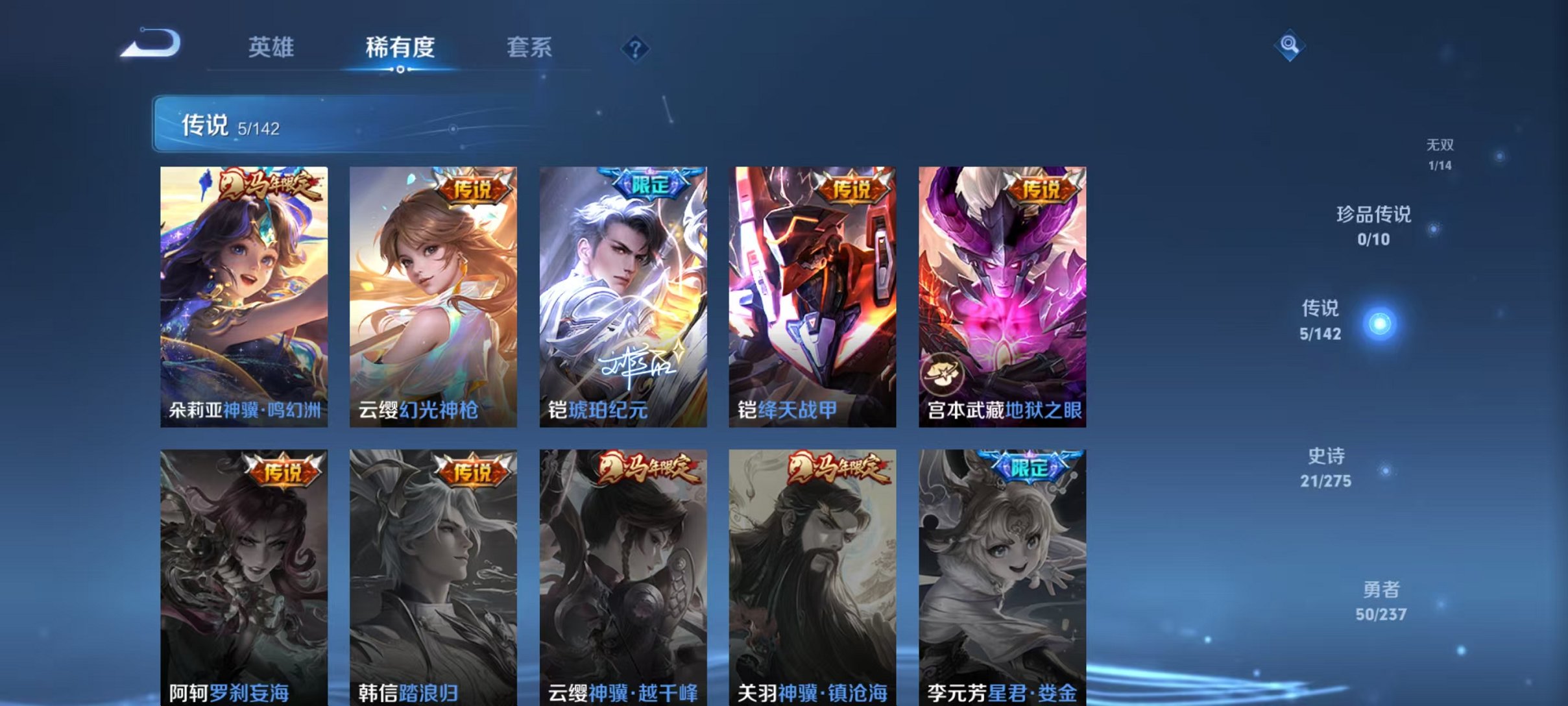
Task: Click the question mark help icon
Action: 634,49
